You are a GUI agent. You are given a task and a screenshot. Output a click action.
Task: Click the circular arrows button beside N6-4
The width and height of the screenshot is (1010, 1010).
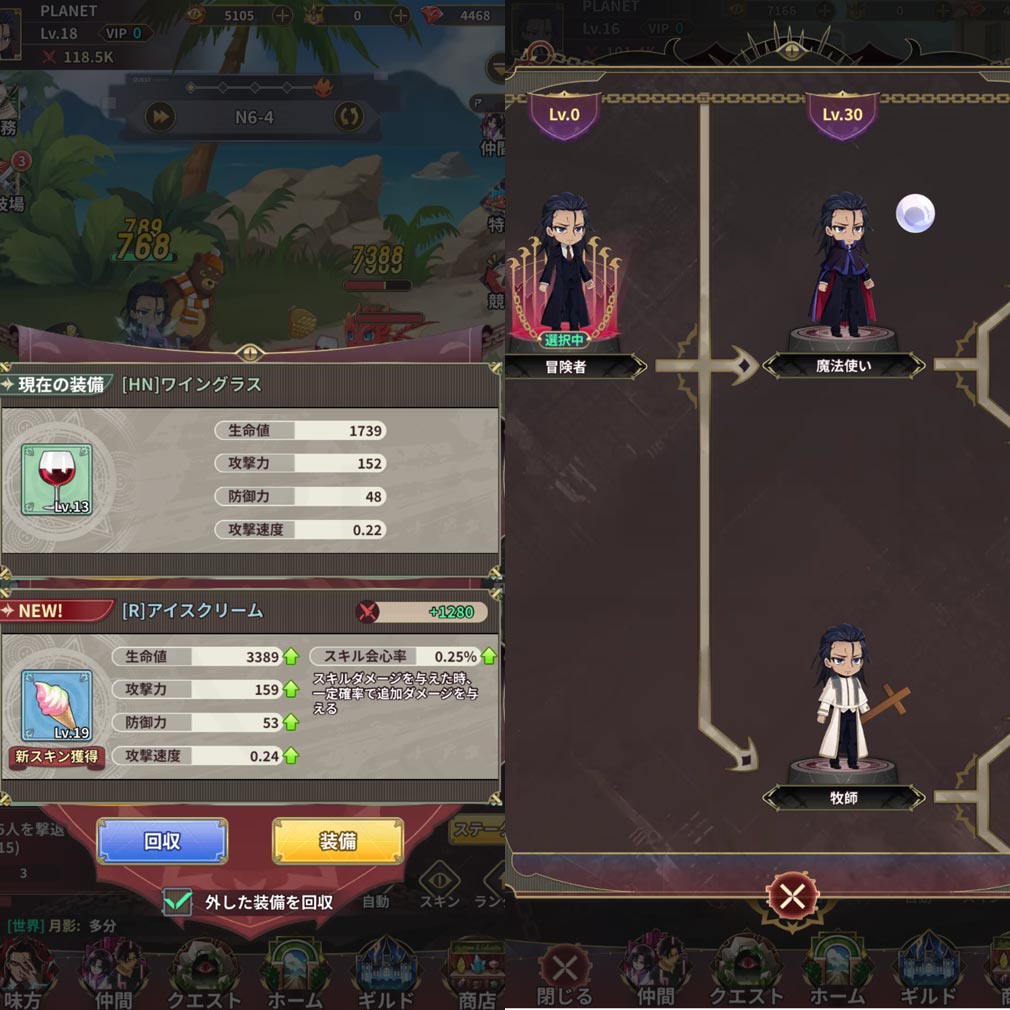349,117
